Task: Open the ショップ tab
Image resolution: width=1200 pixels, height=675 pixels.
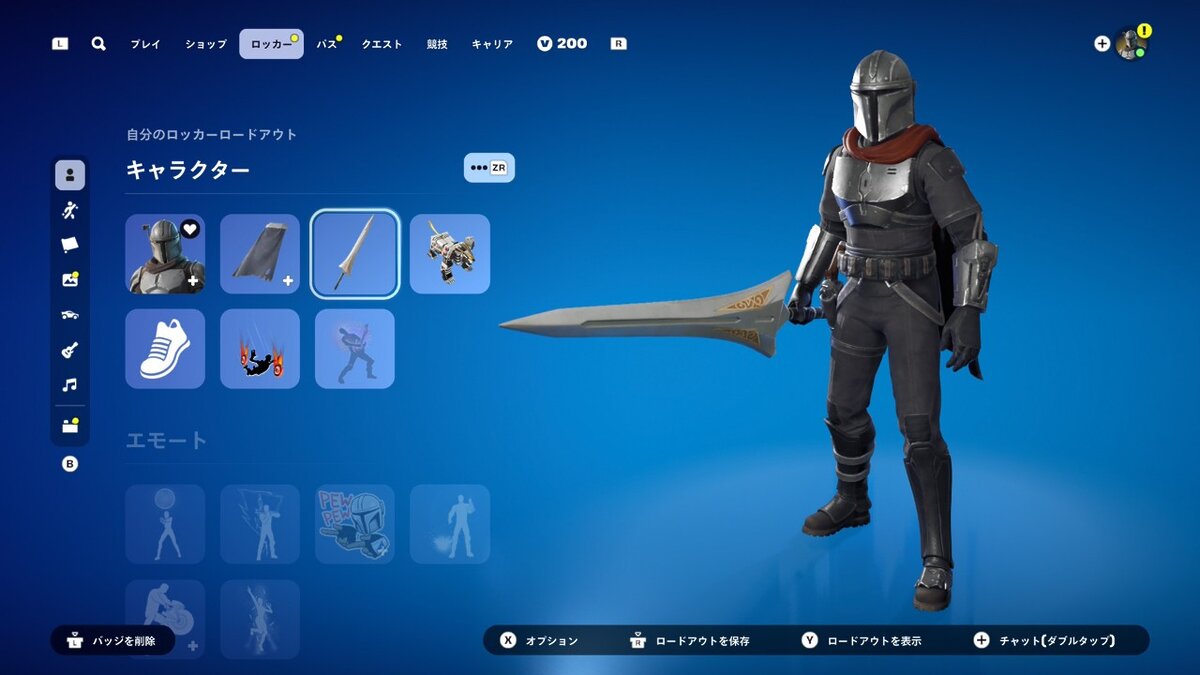Action: 206,44
